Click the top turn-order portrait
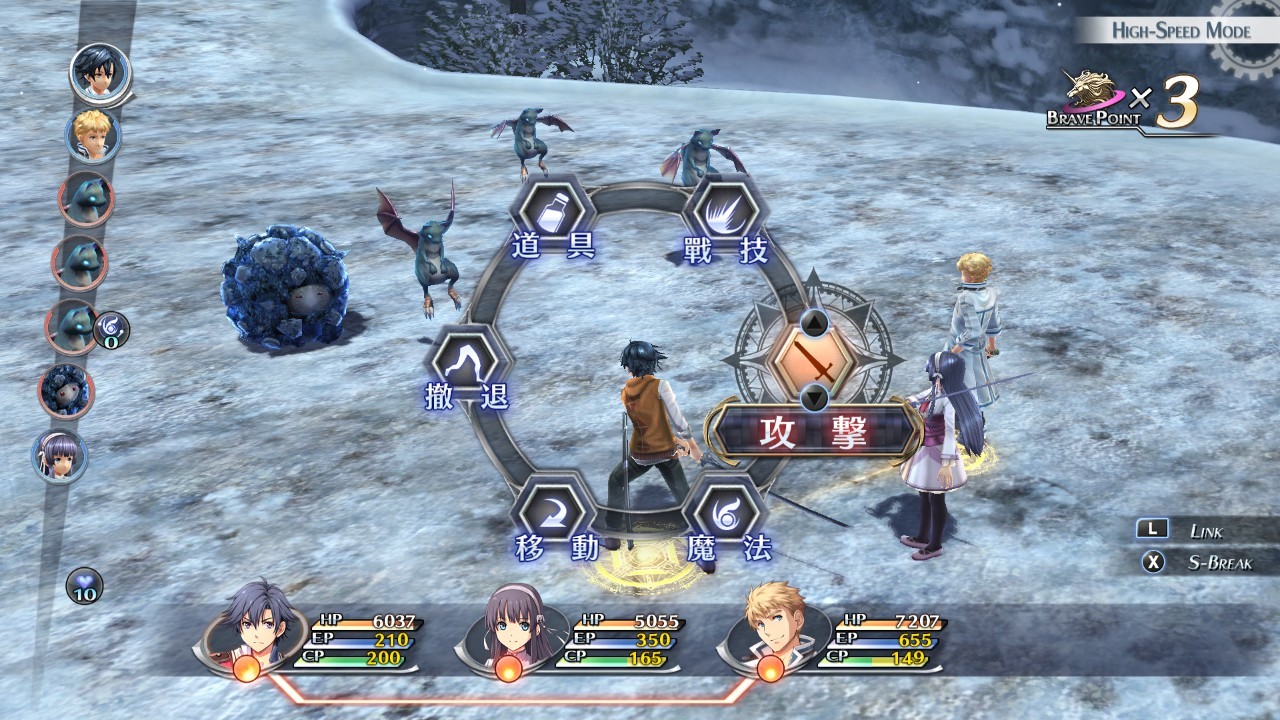This screenshot has height=720, width=1280. pyautogui.click(x=100, y=72)
